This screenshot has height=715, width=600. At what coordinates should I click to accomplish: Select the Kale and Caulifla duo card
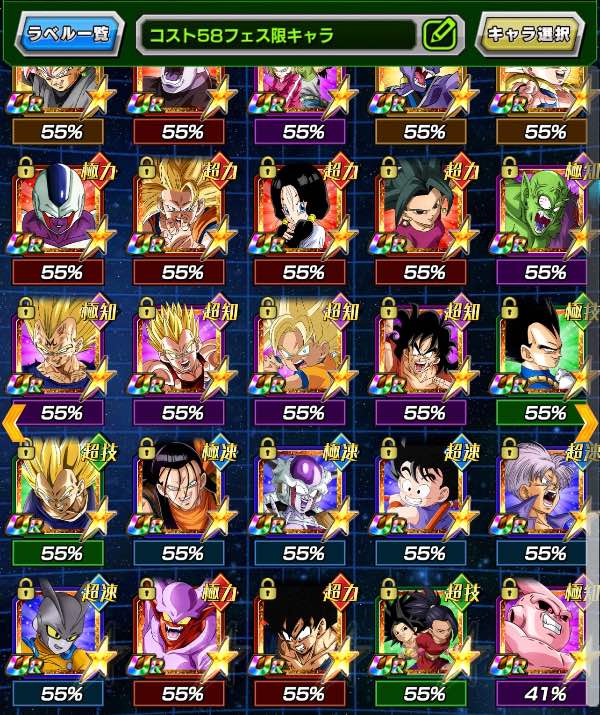[x=424, y=625]
